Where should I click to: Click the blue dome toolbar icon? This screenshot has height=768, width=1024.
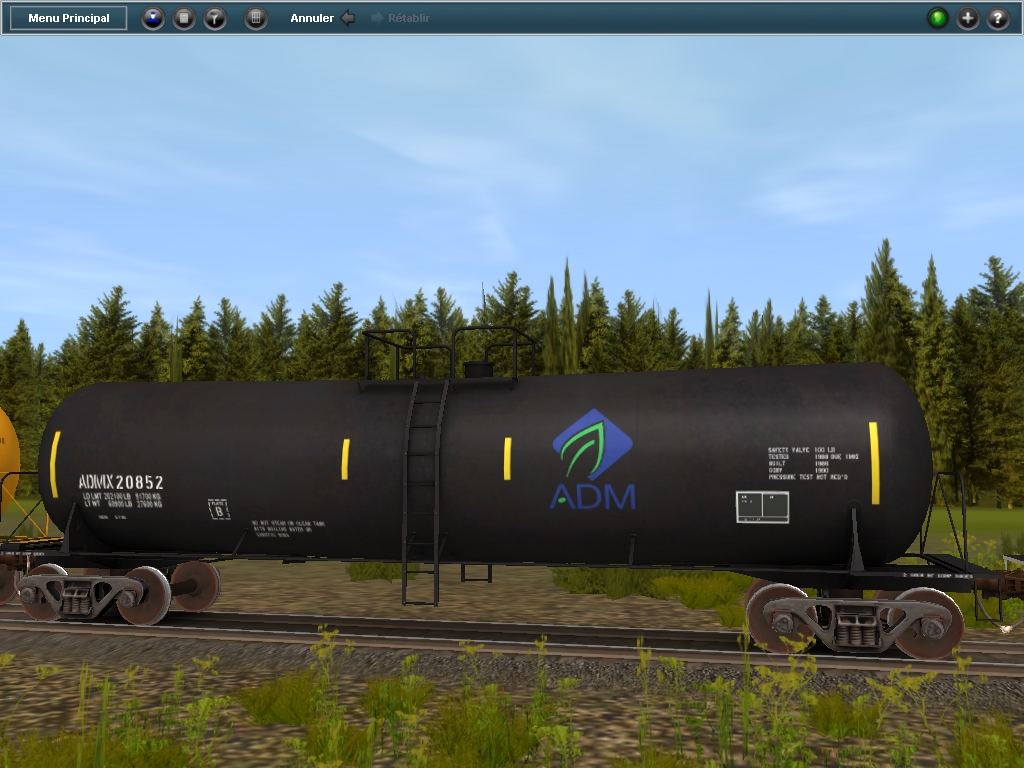[x=153, y=18]
